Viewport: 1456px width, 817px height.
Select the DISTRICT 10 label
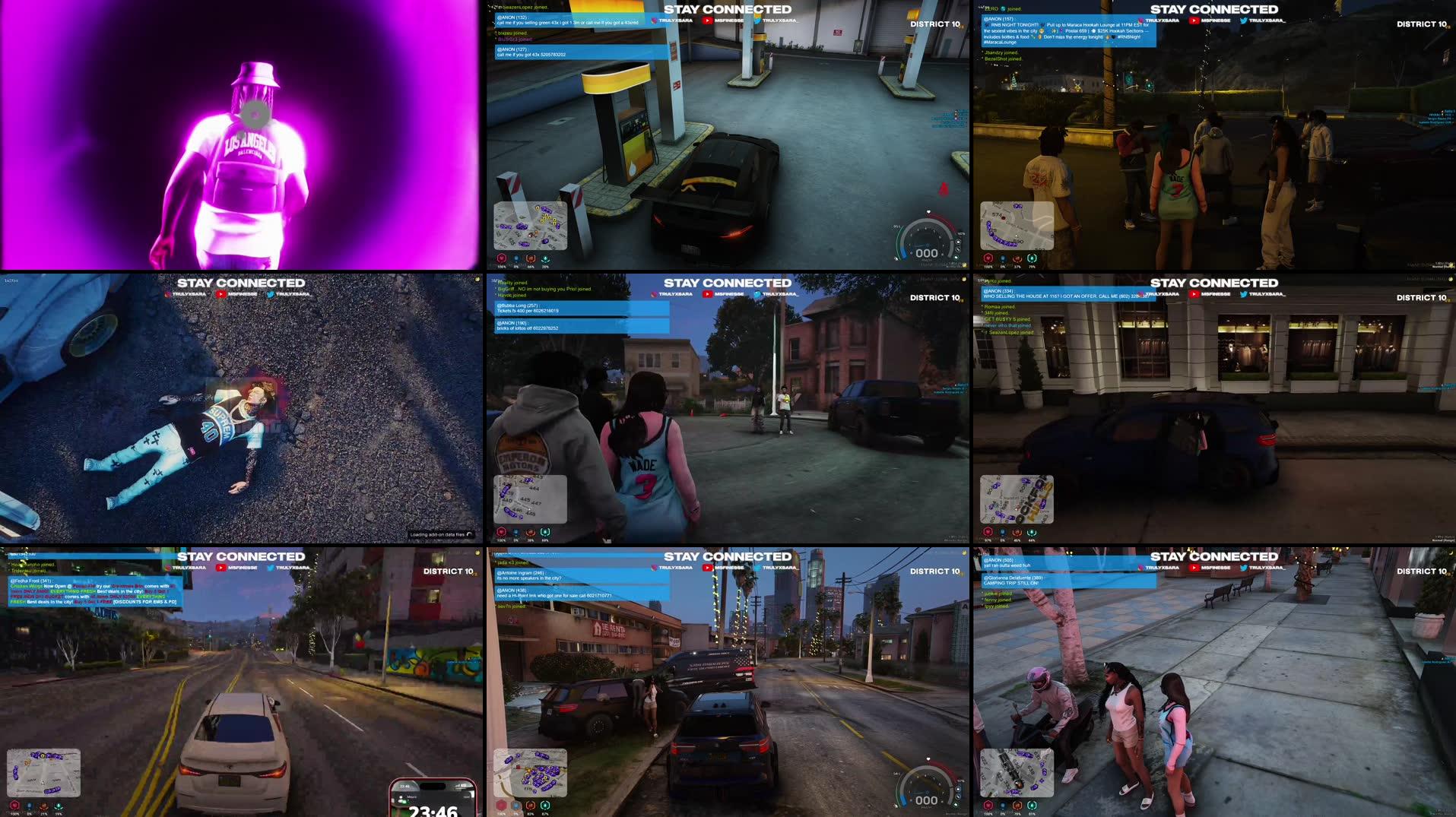pos(935,24)
